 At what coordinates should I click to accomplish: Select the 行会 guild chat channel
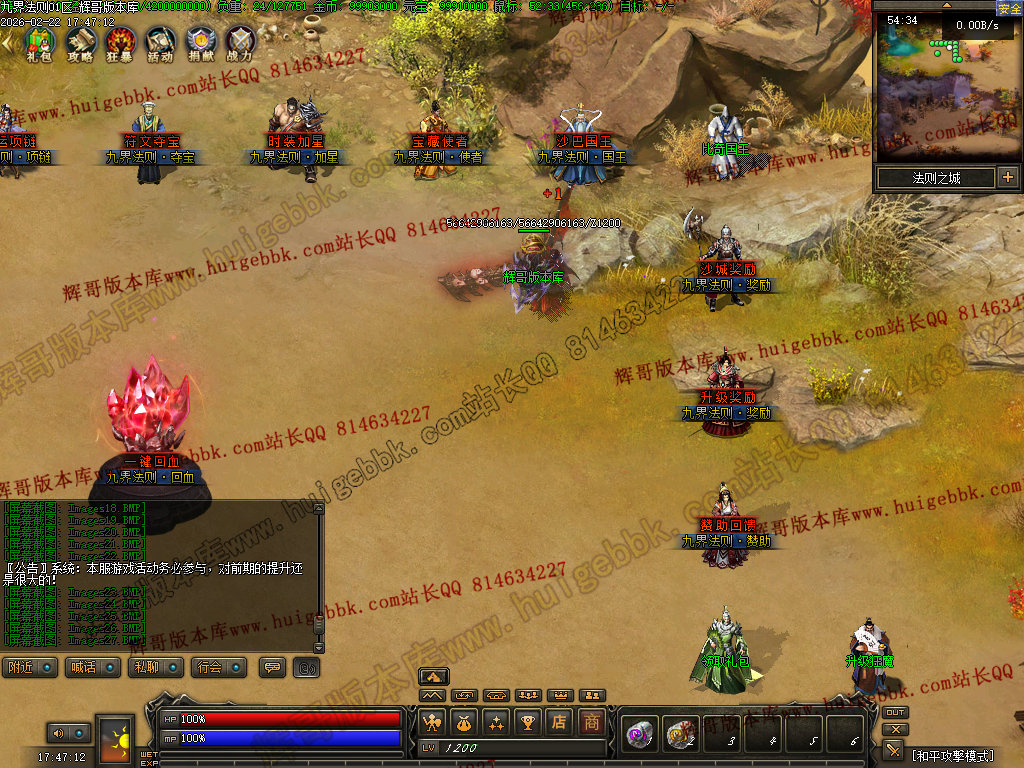tap(219, 667)
